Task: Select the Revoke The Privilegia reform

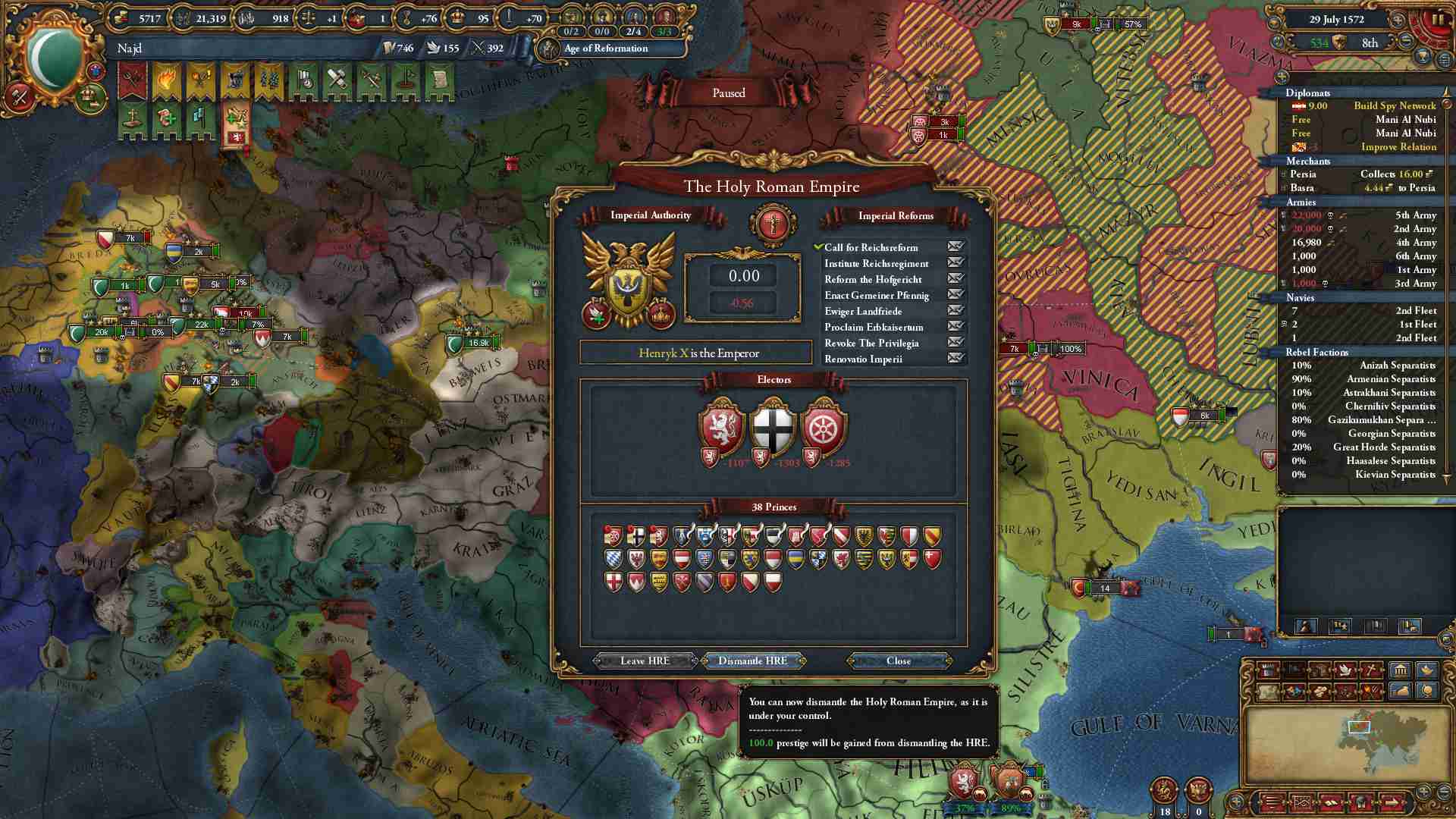Action: (x=871, y=343)
